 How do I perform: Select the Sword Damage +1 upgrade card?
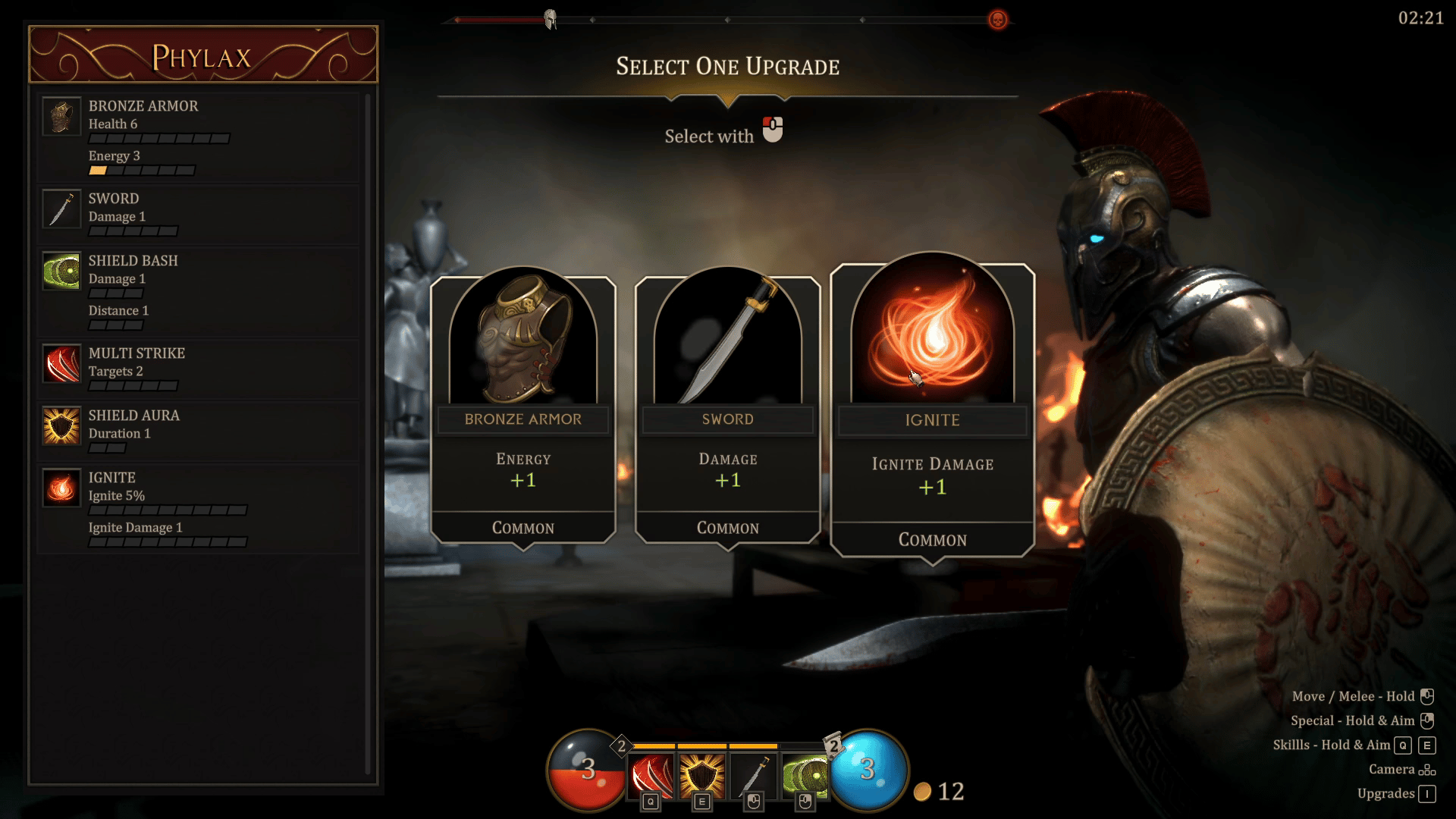tap(728, 409)
